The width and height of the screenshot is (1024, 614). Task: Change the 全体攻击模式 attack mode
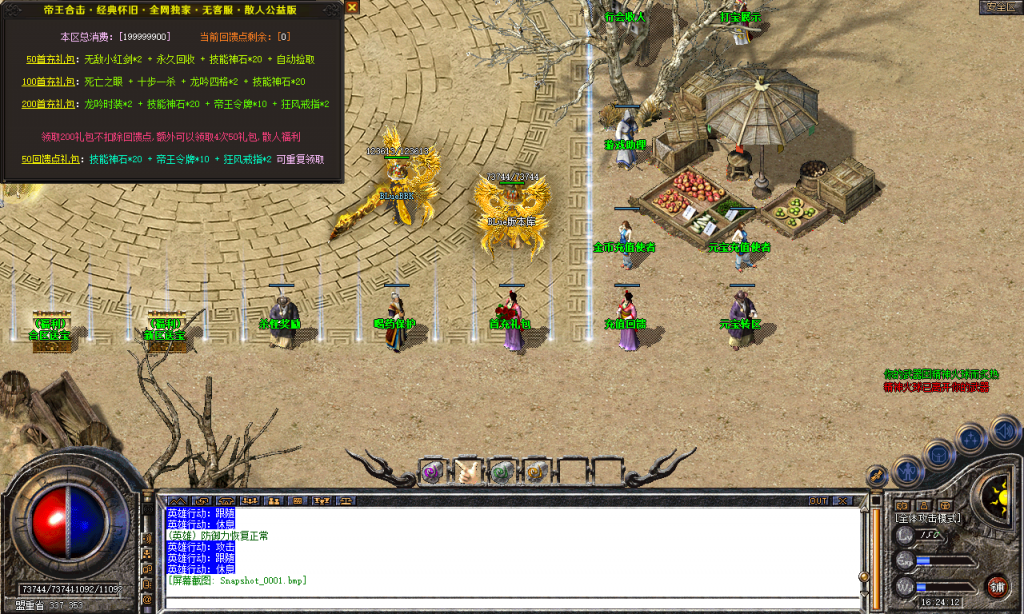(928, 518)
